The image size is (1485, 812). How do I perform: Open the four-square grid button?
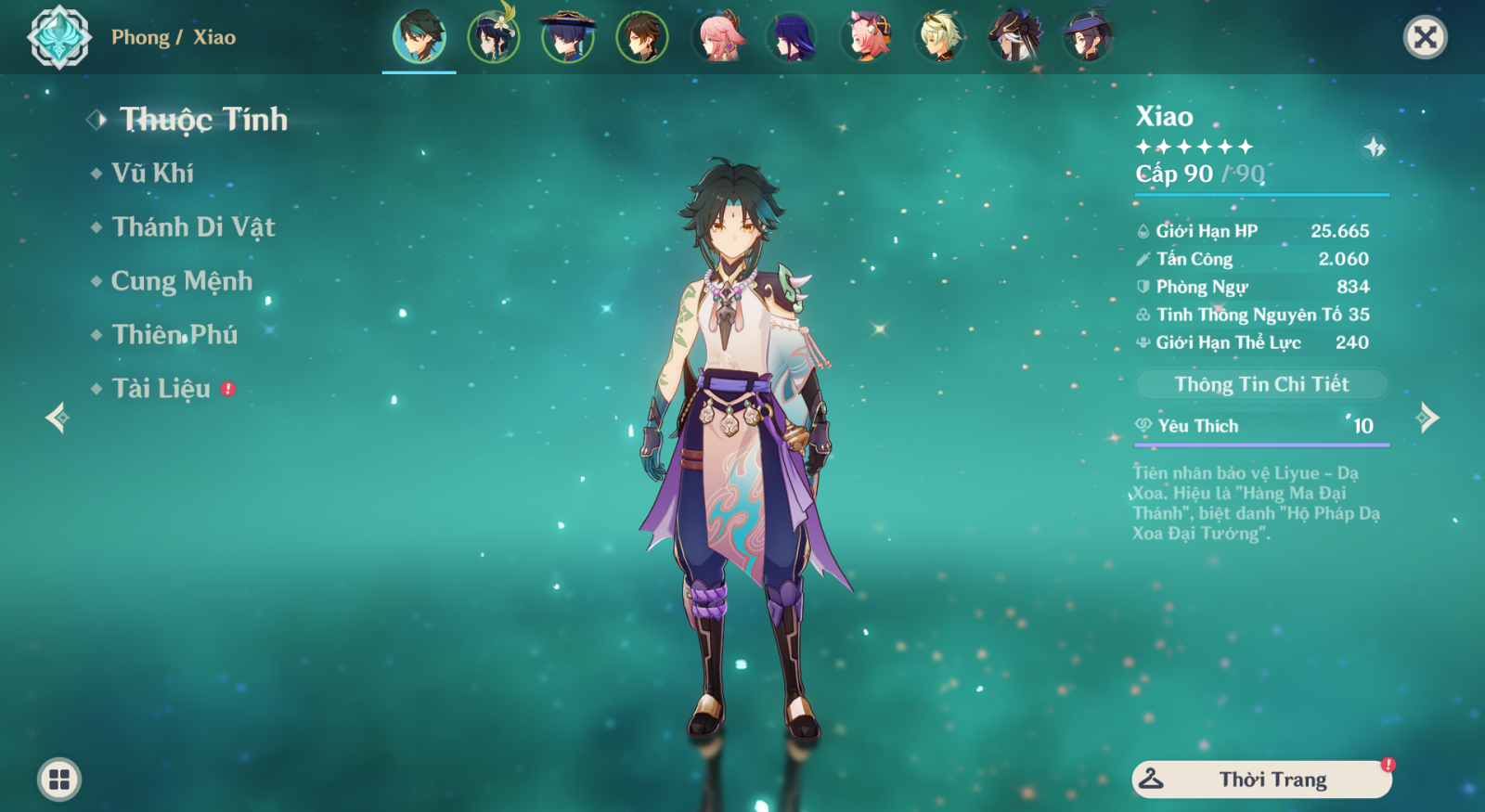[59, 780]
